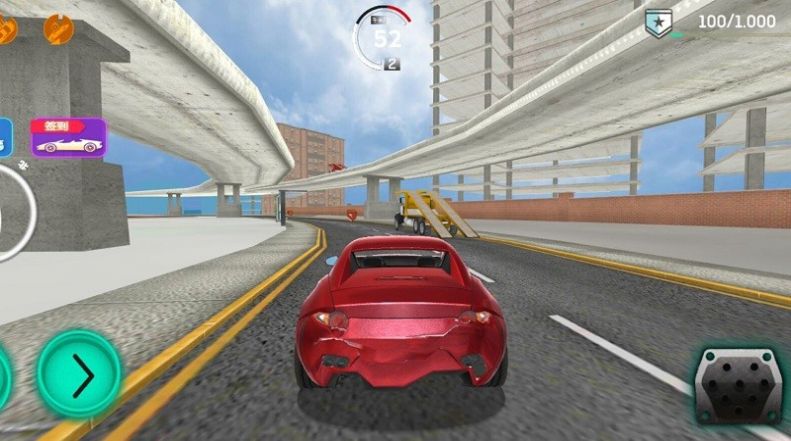Viewport: 791px width, 441px height.
Task: Step on the gas pedal
Action: point(738,386)
